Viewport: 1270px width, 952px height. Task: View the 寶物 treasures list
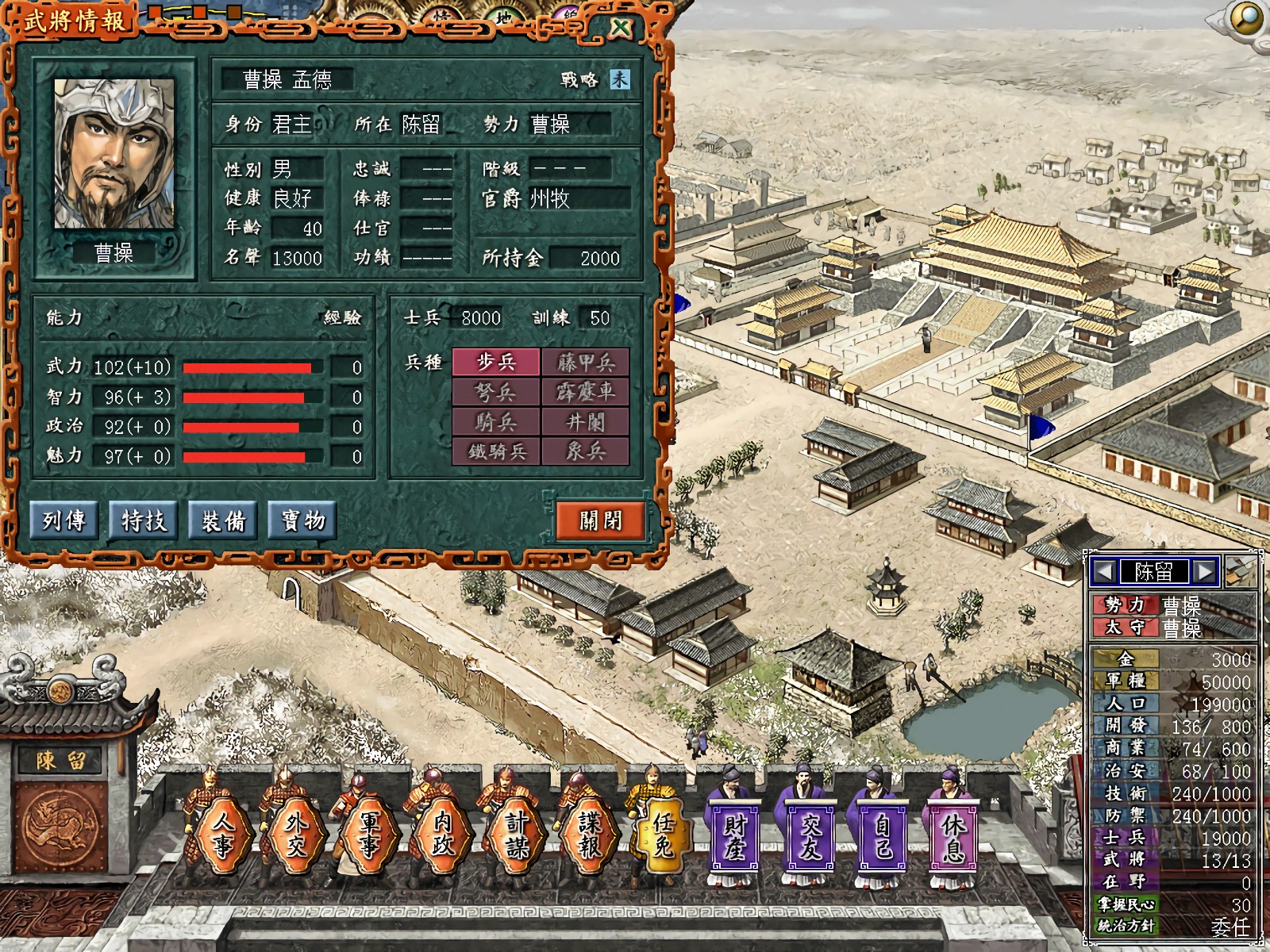[303, 520]
